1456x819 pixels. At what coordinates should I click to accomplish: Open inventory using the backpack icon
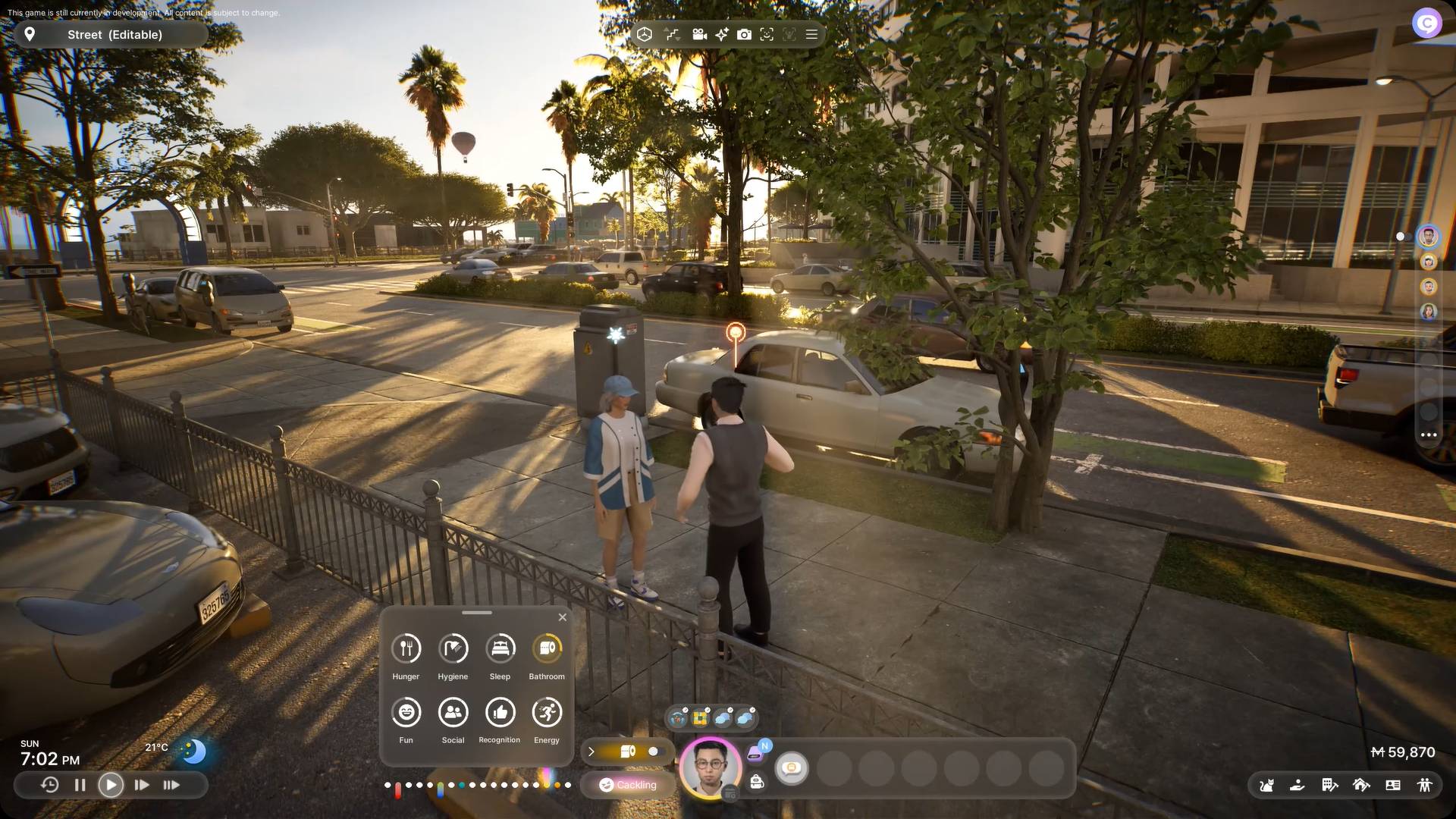click(757, 783)
